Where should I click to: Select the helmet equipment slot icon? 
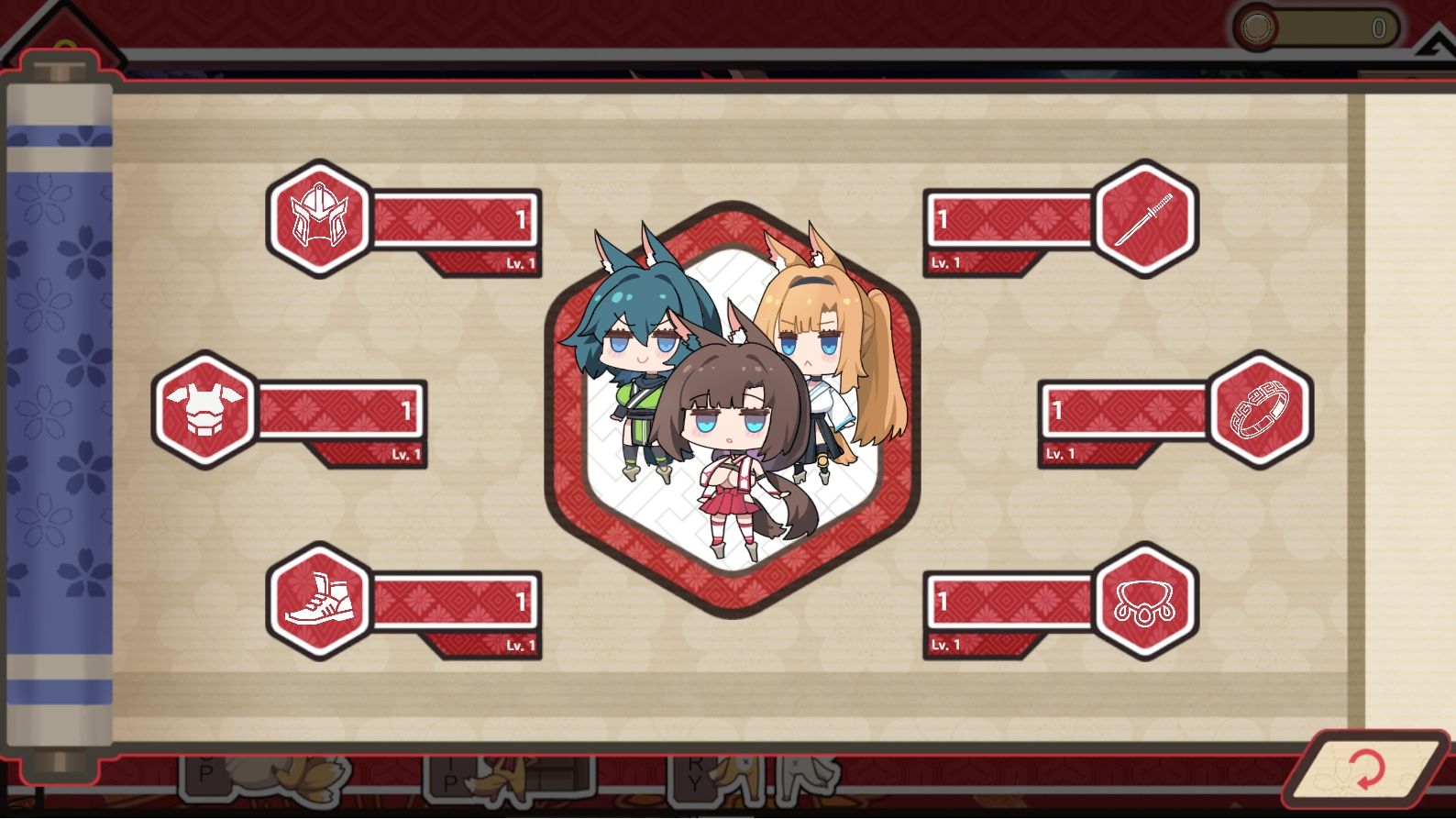[x=320, y=220]
